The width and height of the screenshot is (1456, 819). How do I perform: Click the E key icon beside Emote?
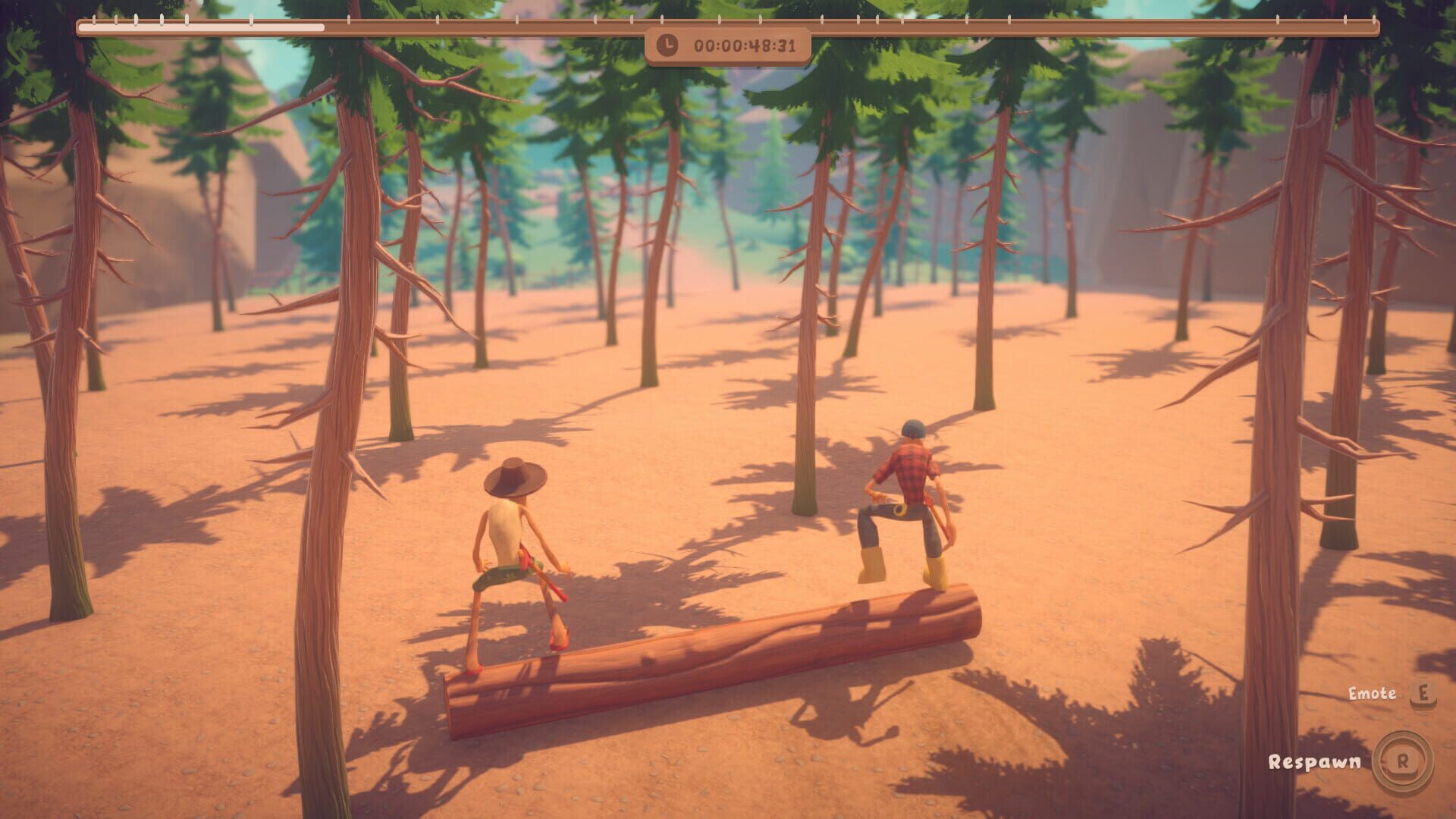[x=1424, y=694]
